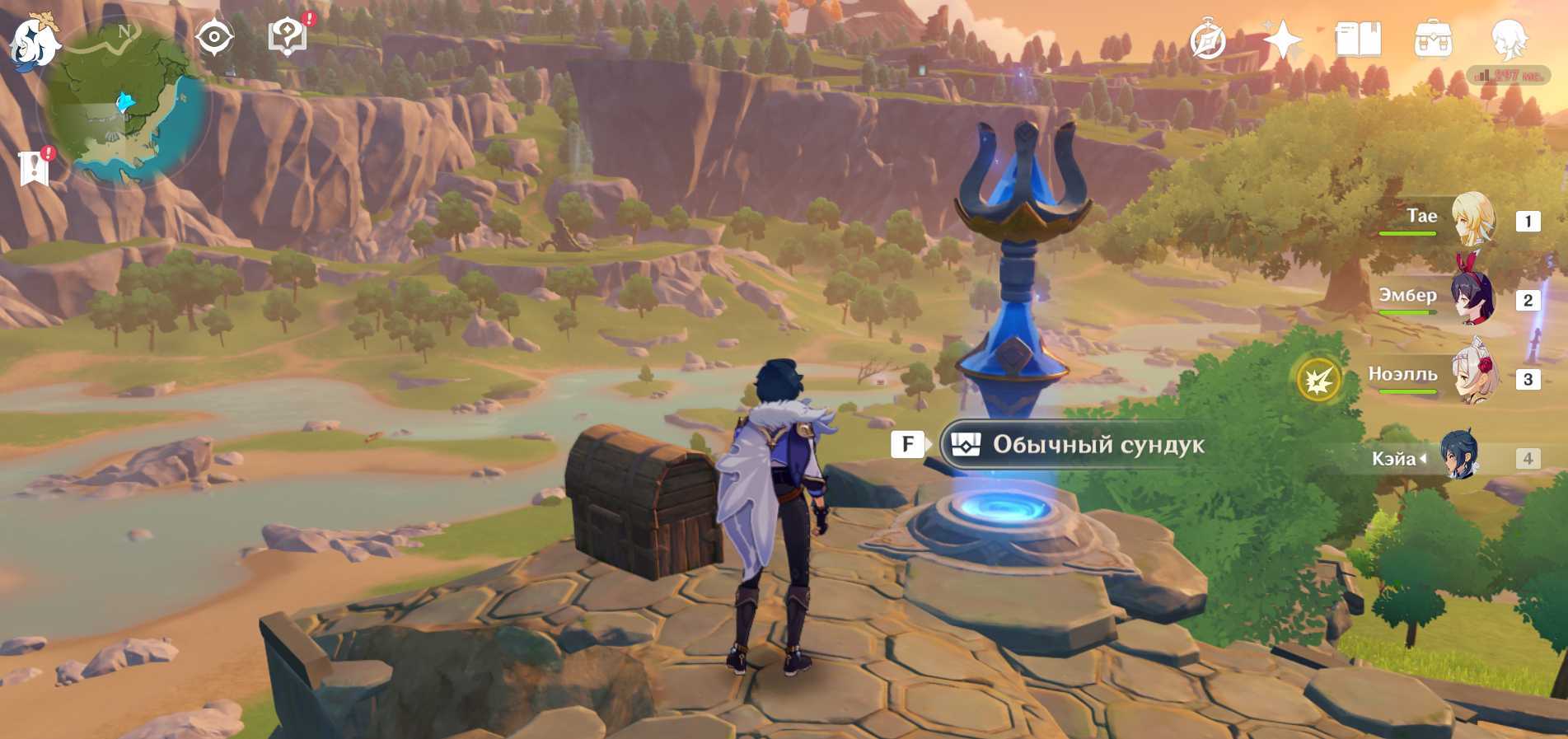1568x739 pixels.
Task: Open the quest log bookmark icon
Action: coord(35,167)
